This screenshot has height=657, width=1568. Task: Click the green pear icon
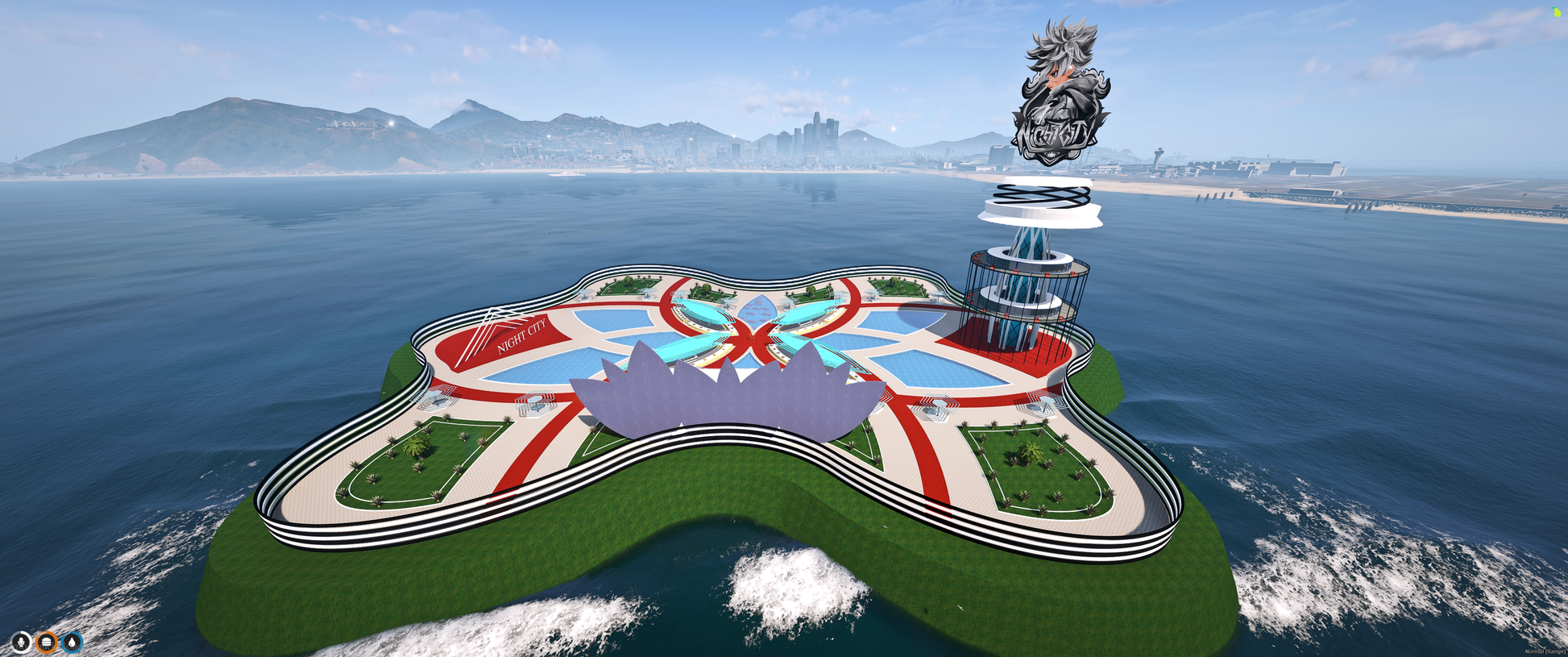[x=1557, y=12]
